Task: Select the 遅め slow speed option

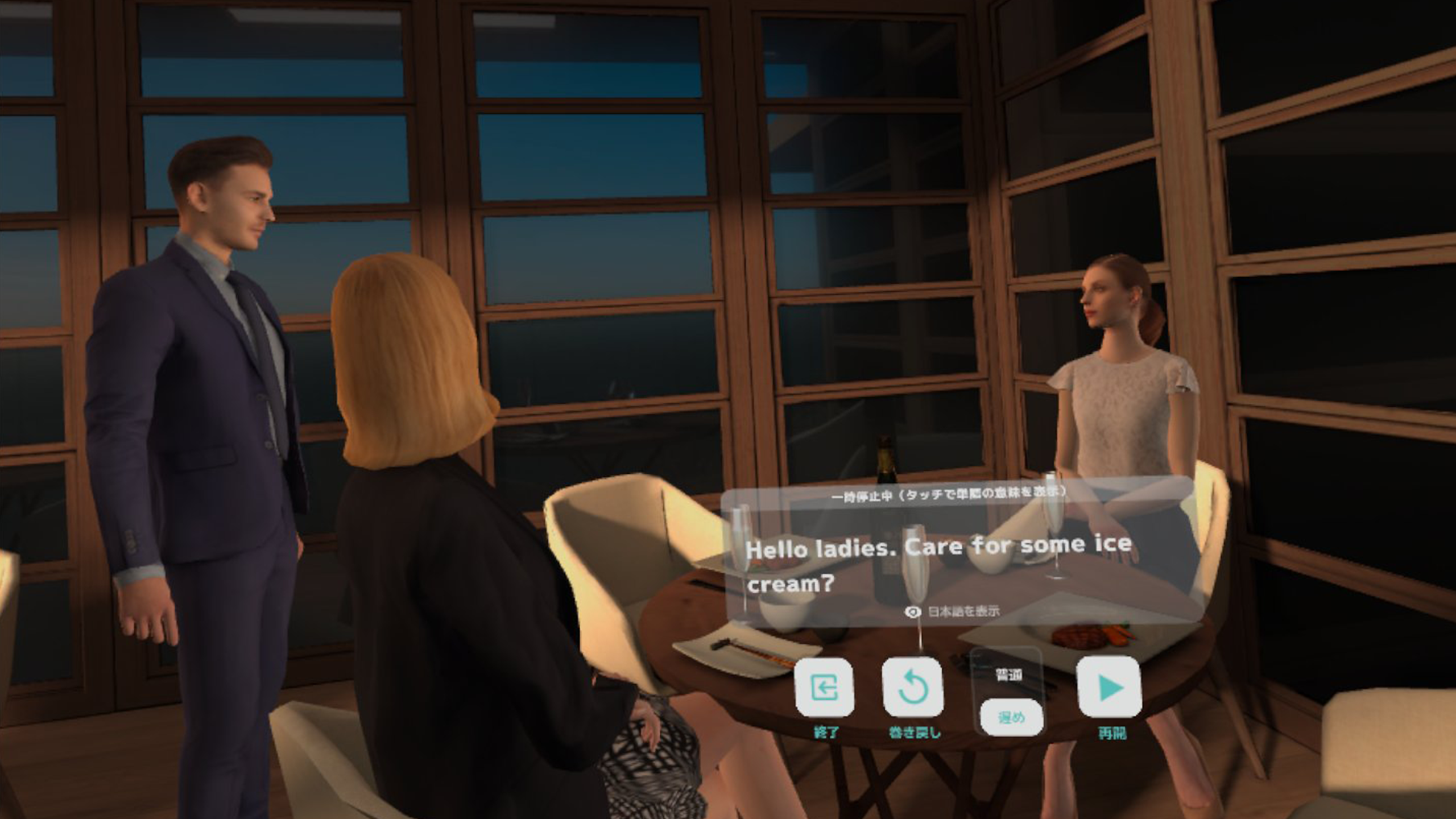Action: (x=1011, y=718)
